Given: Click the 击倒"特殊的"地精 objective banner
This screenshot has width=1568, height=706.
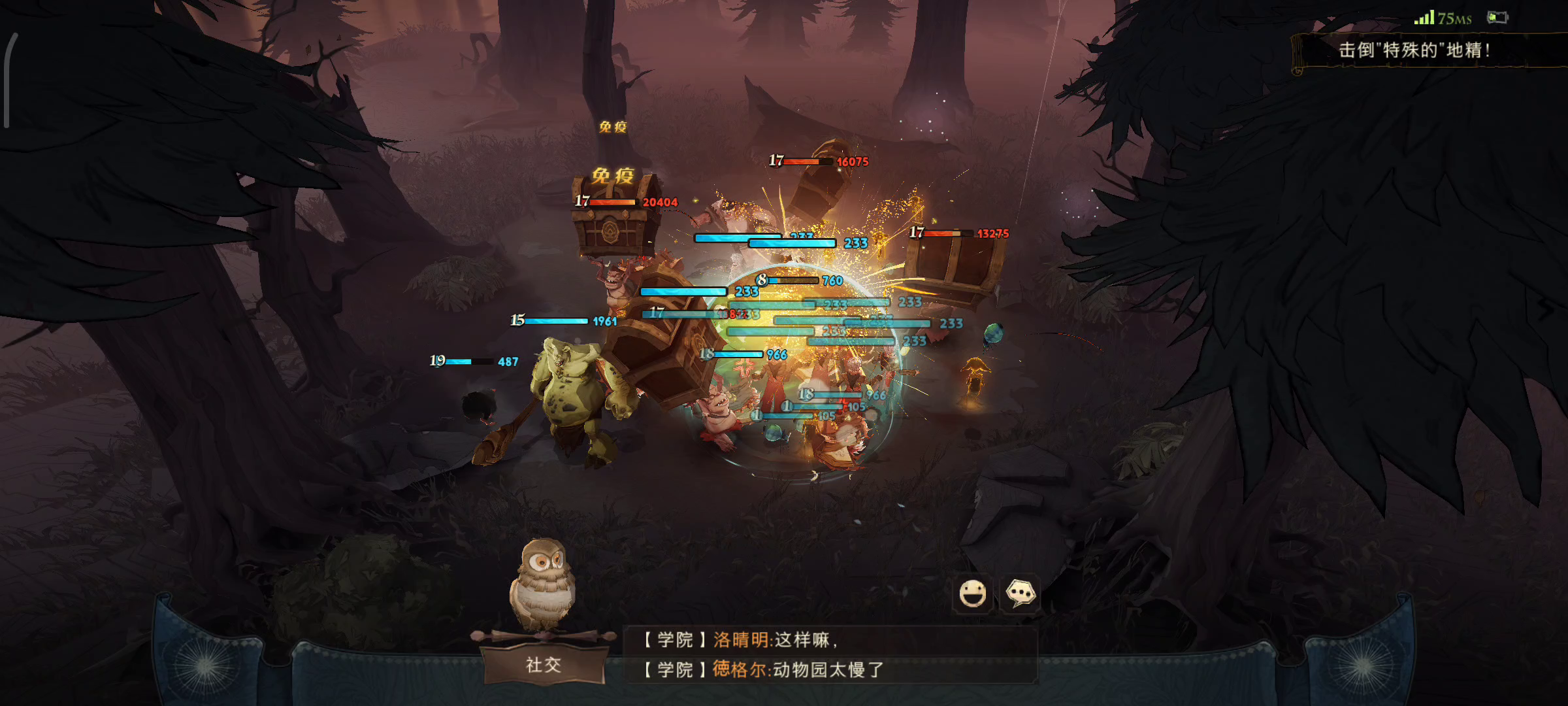Looking at the screenshot, I should (x=1414, y=50).
